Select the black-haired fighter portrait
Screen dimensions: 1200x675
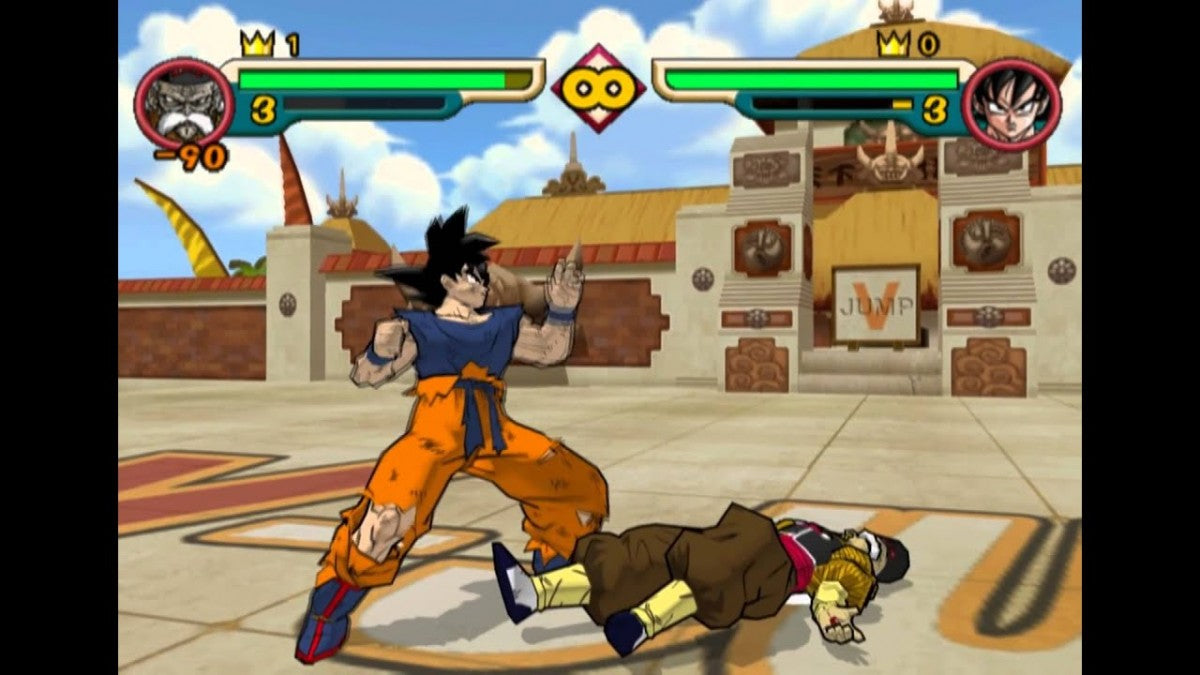[1011, 104]
